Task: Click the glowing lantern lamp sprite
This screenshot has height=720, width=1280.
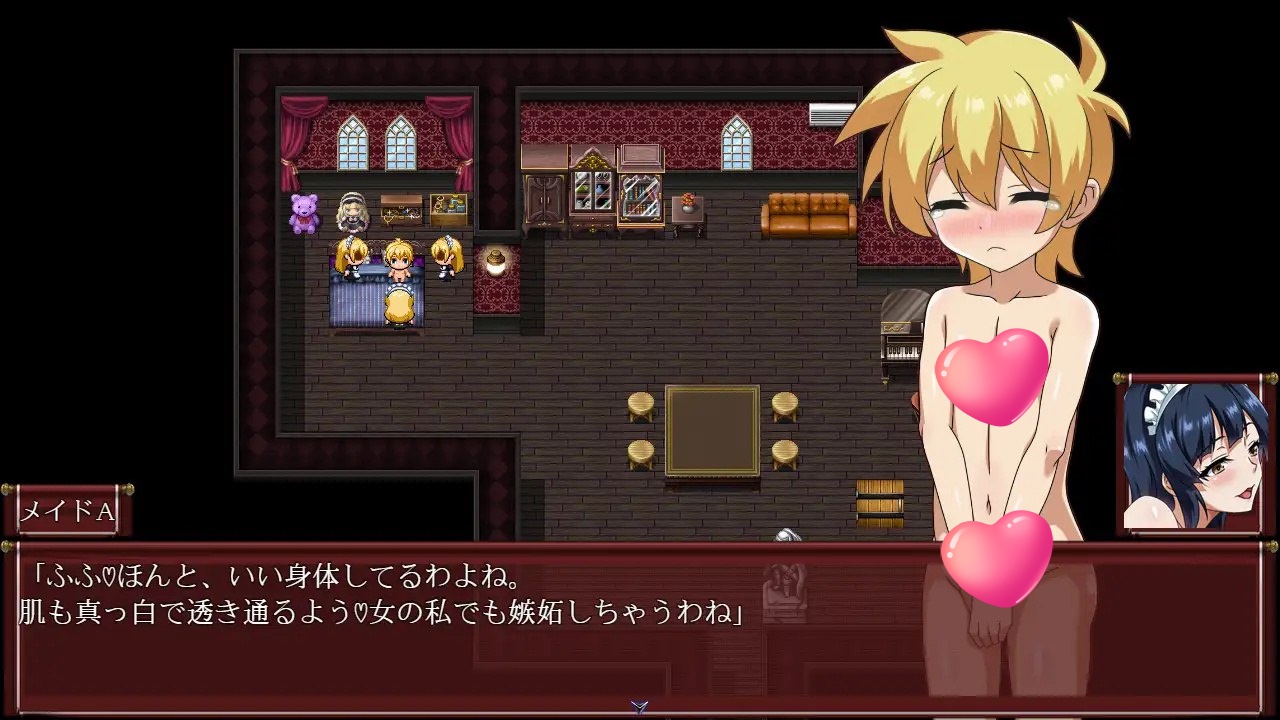Action: (495, 262)
